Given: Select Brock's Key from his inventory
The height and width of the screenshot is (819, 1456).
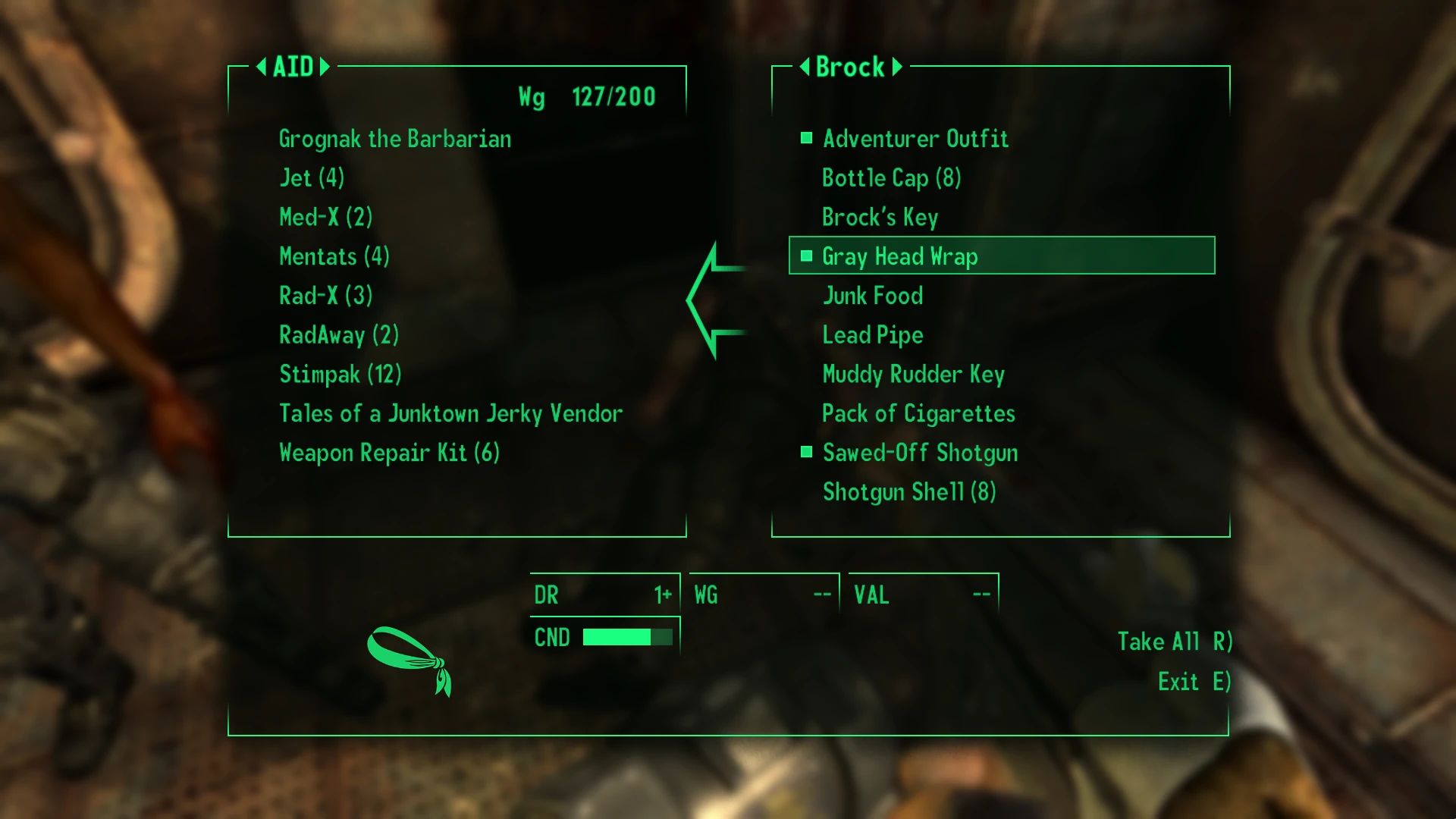Looking at the screenshot, I should (x=880, y=218).
